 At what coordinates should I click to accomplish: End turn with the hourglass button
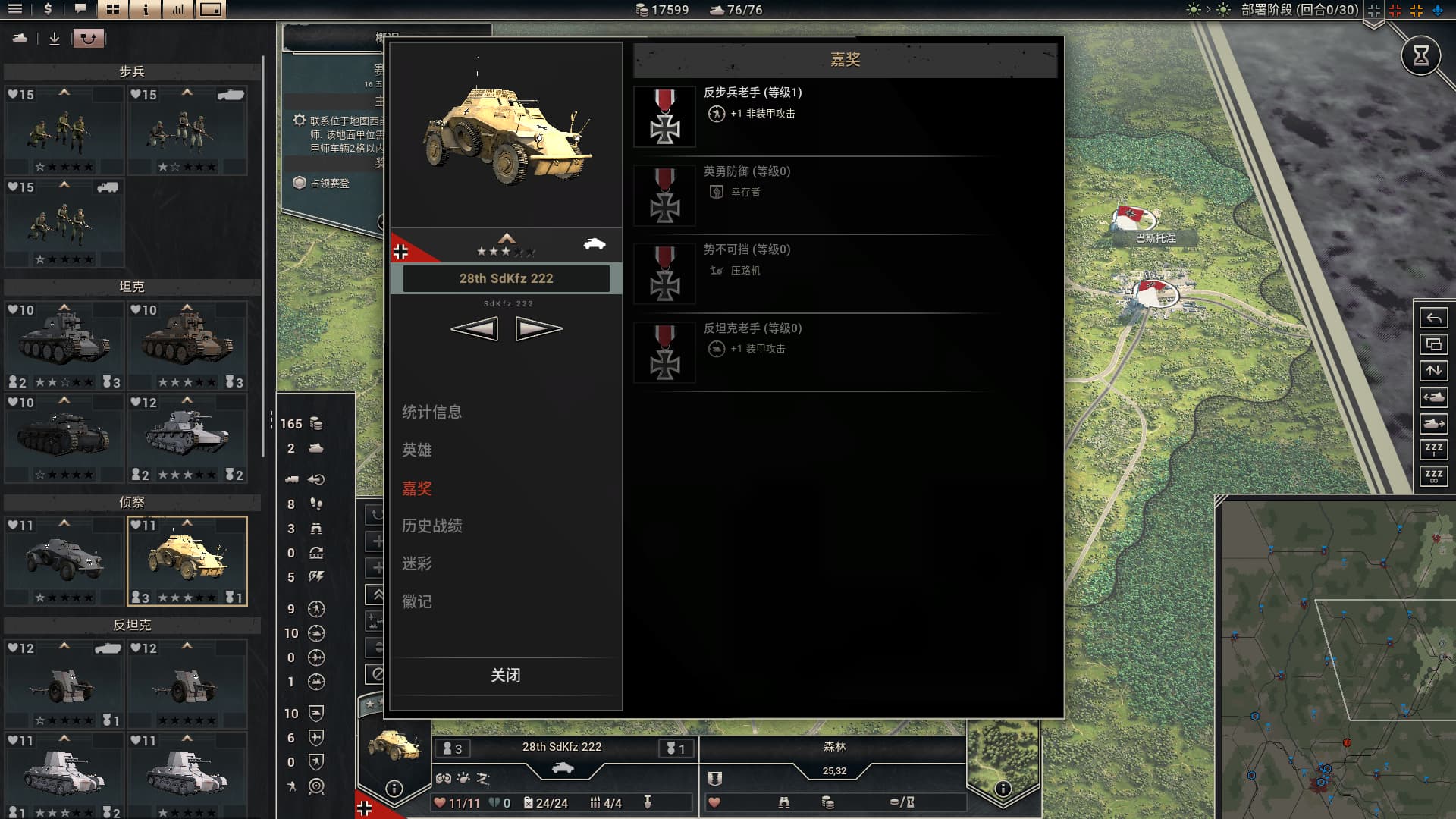point(1420,55)
